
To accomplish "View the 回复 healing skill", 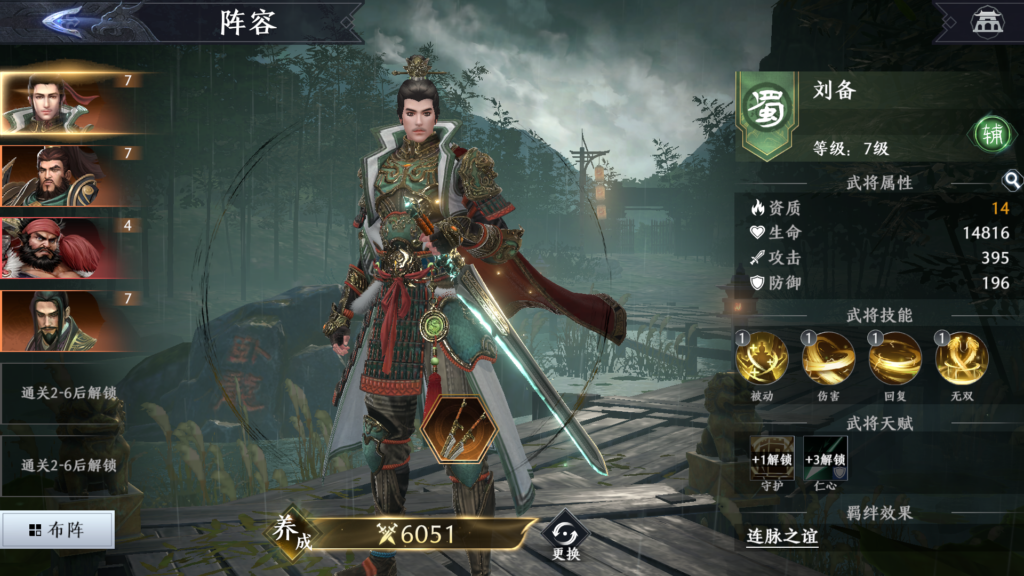I will click(895, 360).
